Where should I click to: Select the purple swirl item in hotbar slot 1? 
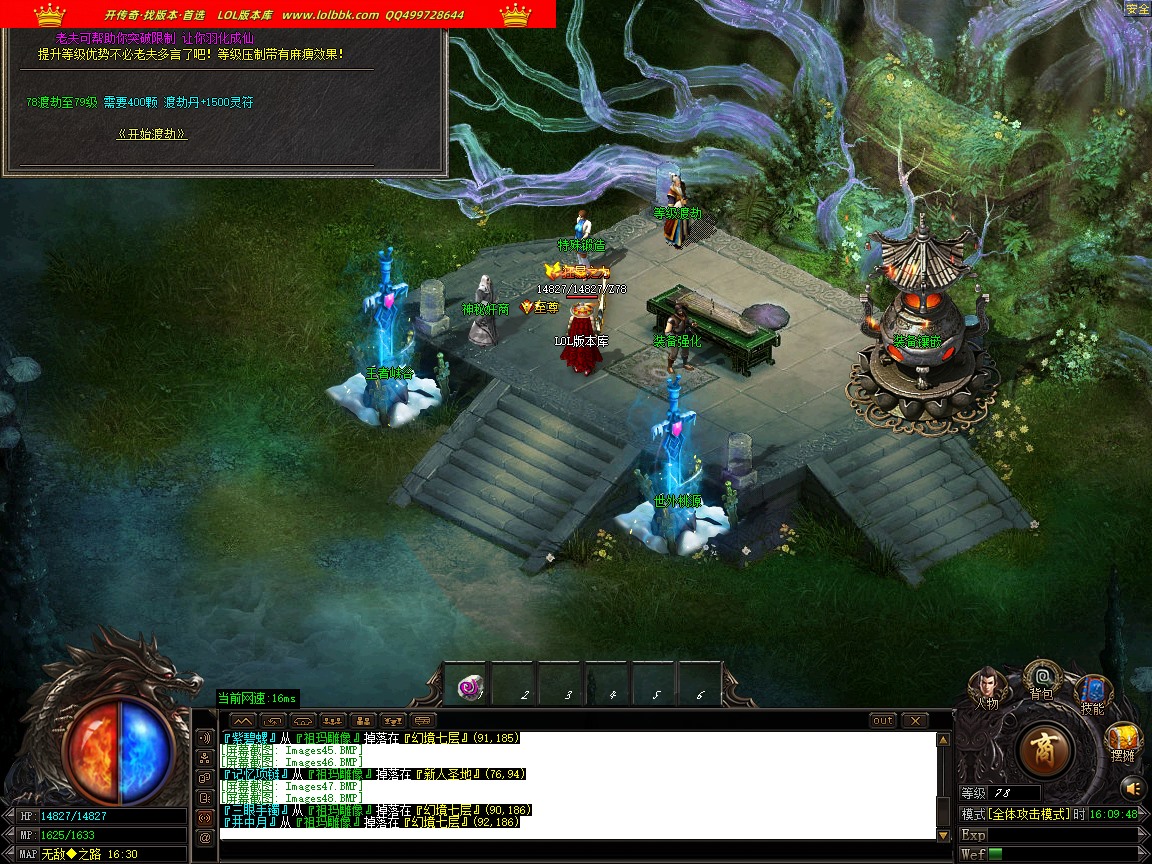(x=468, y=686)
